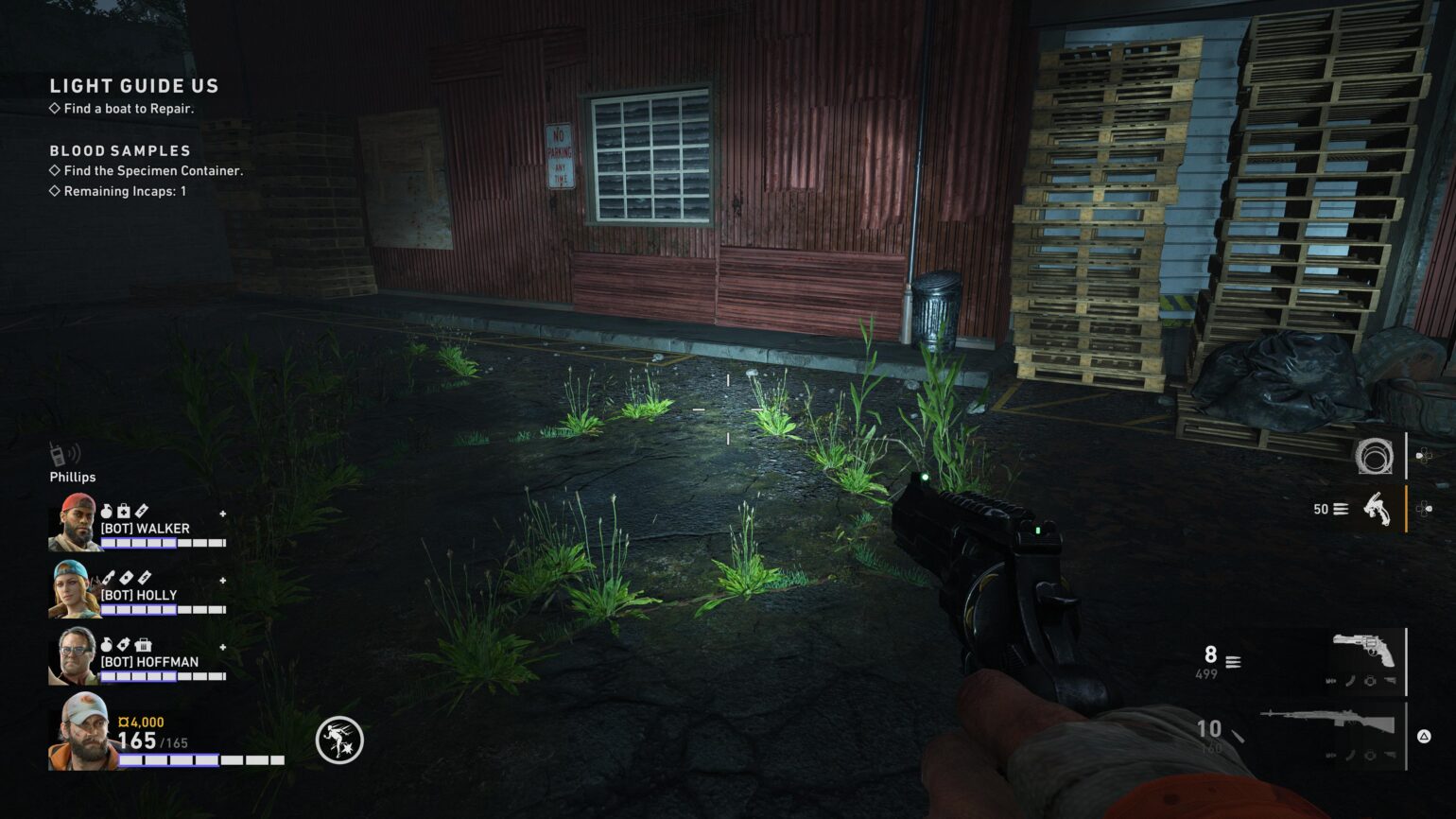The width and height of the screenshot is (1456, 819).
Task: Expand the revolver's attachment strip
Action: click(1362, 682)
